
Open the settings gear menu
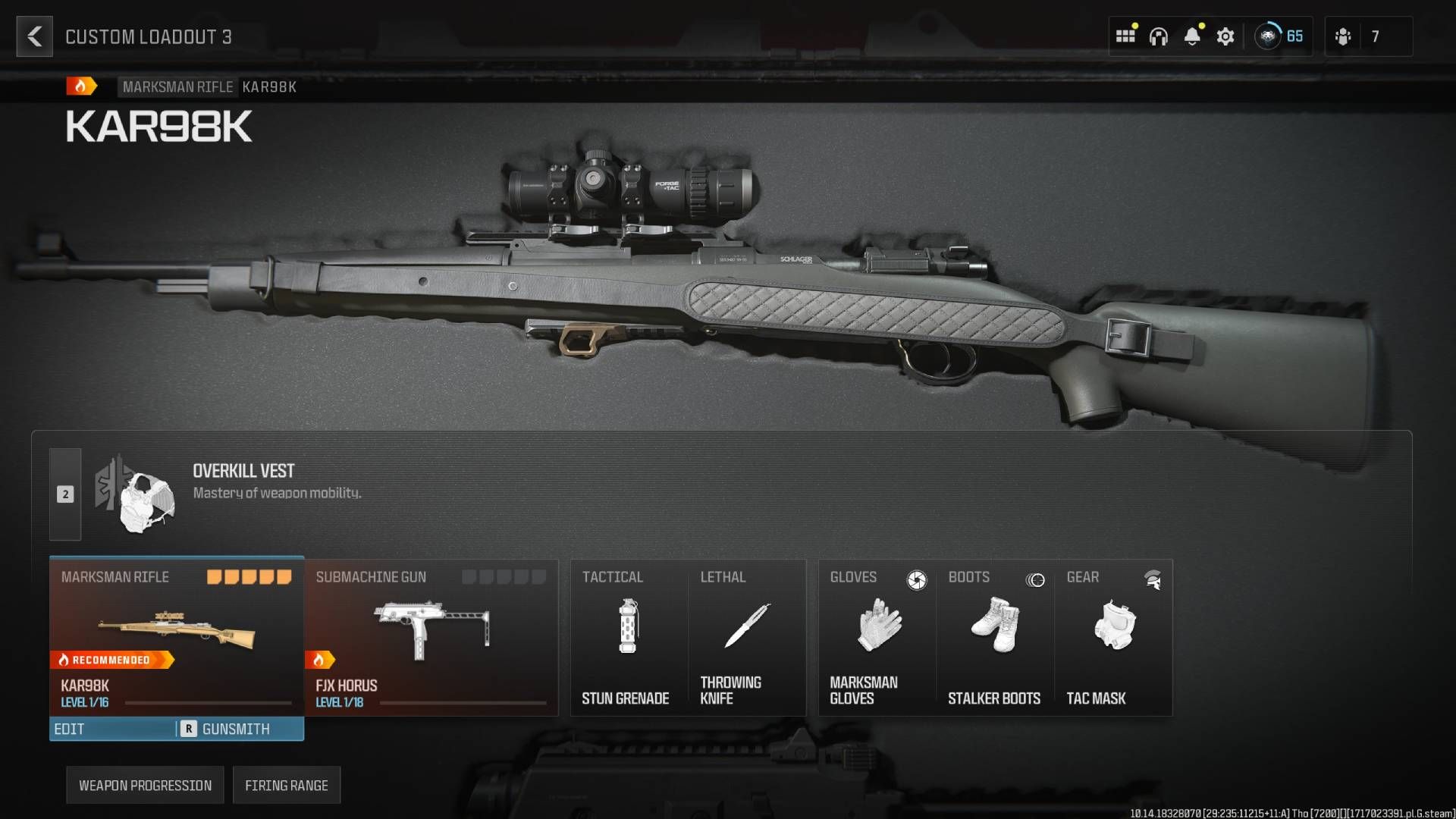1225,36
